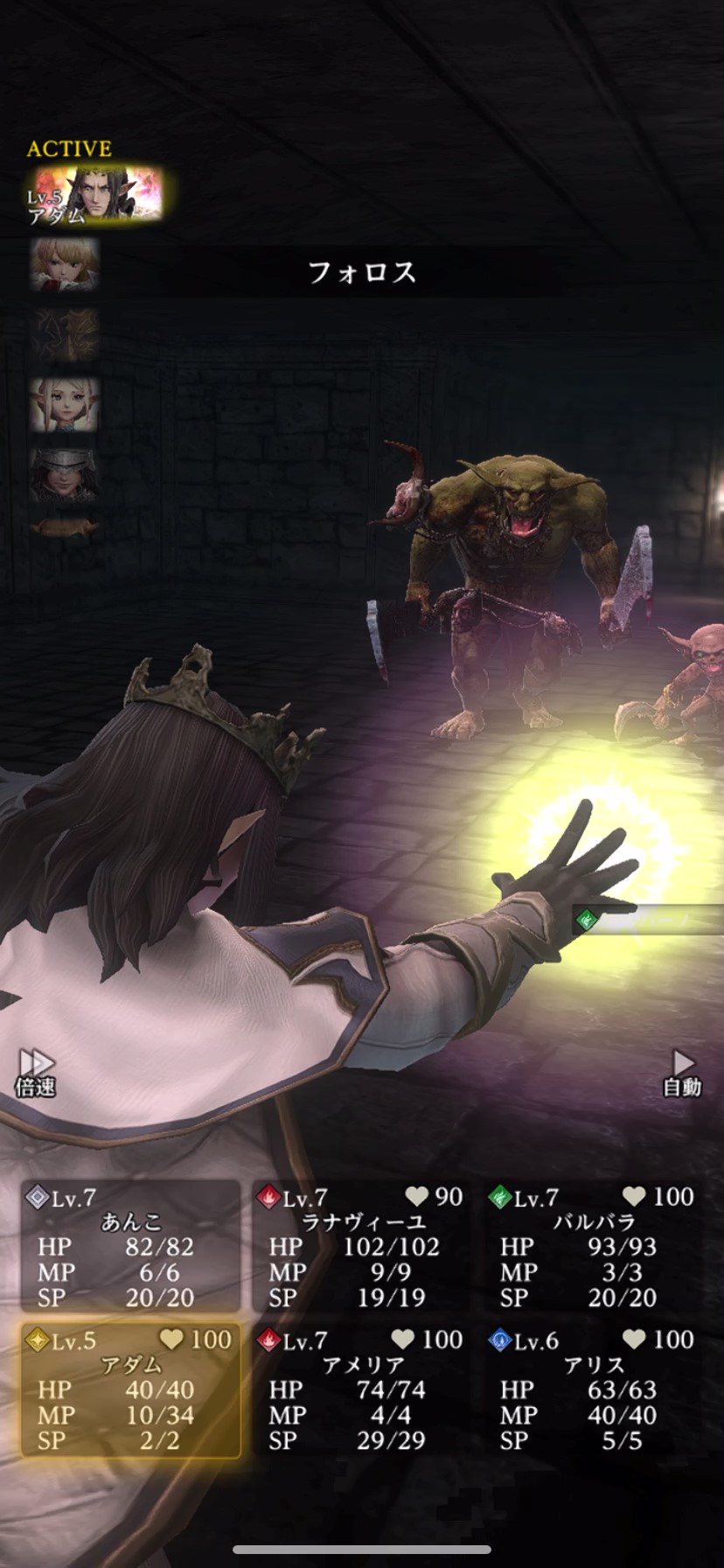Open あんこ's party status panel
This screenshot has width=724, height=1568.
click(x=131, y=1246)
